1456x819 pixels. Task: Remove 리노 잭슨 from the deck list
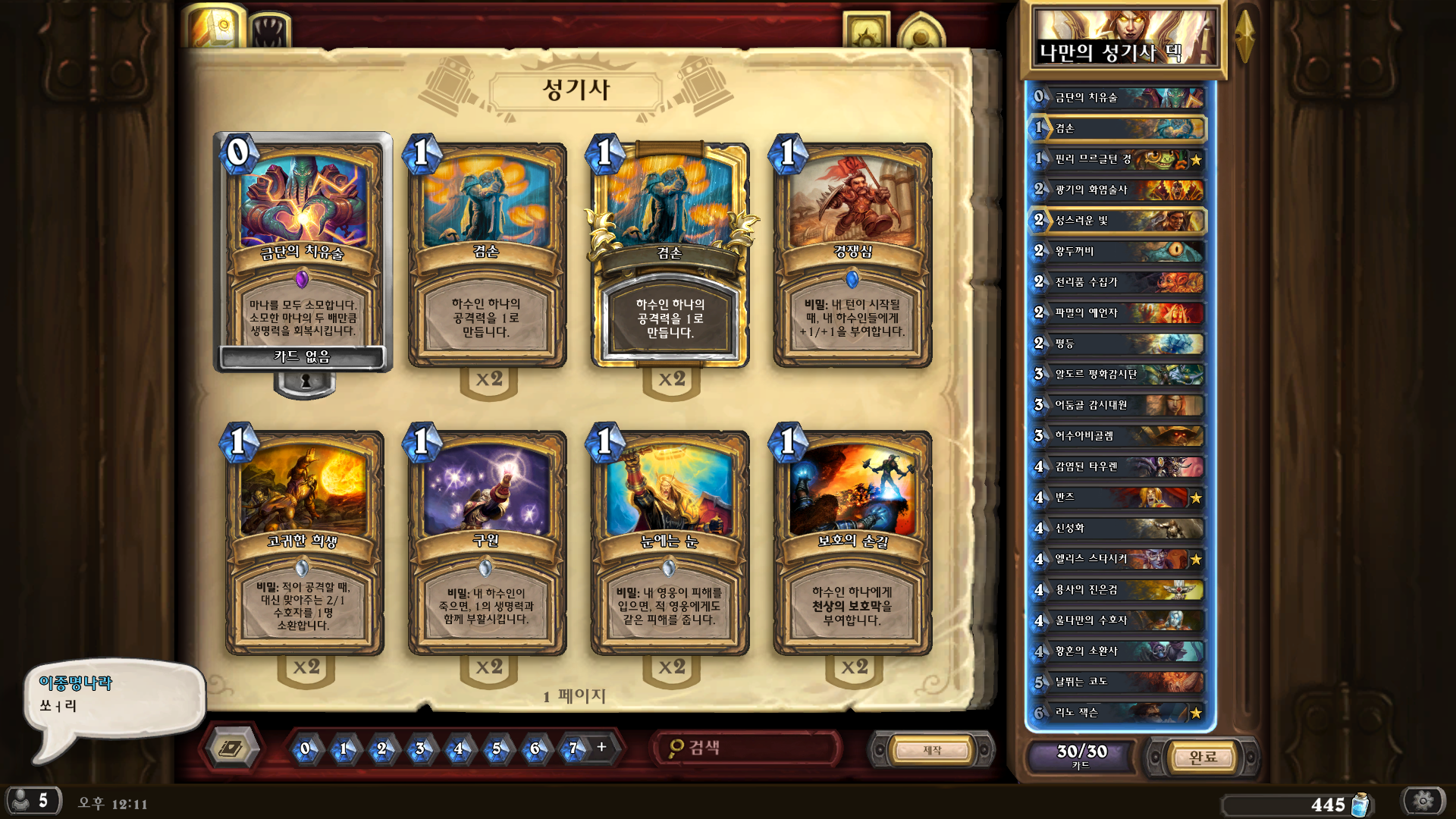tap(1119, 713)
